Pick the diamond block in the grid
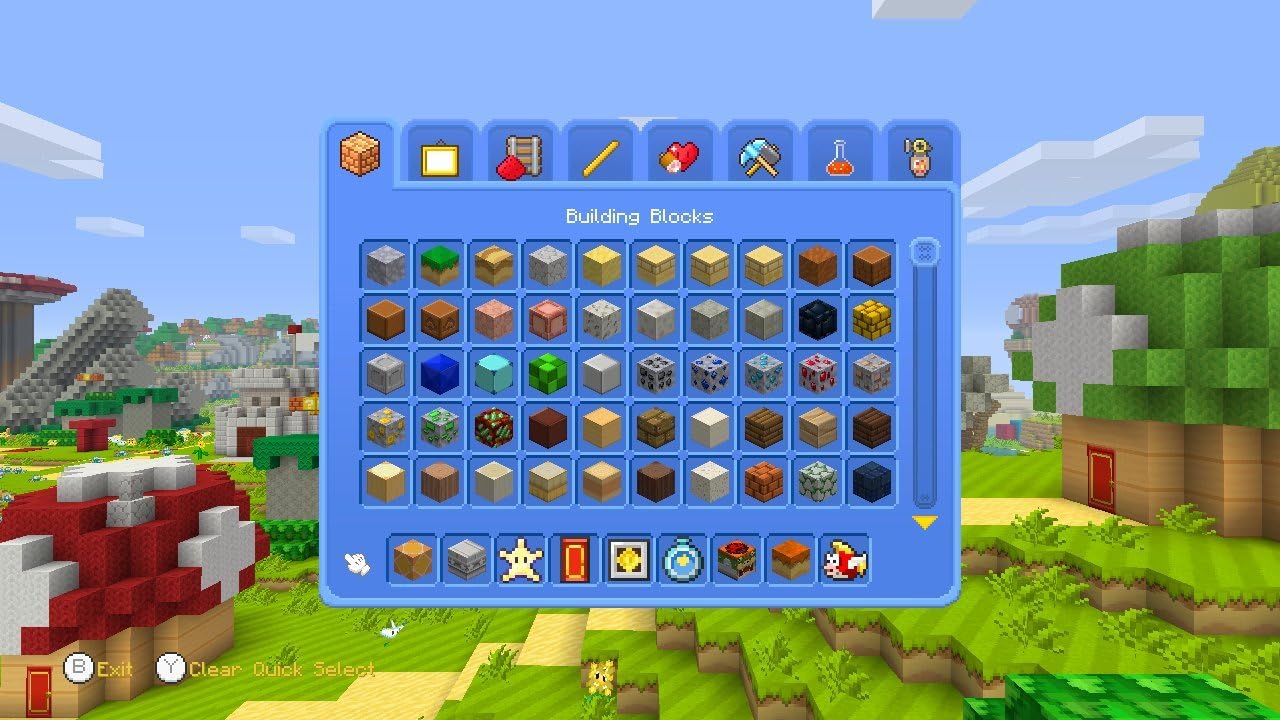 click(493, 374)
